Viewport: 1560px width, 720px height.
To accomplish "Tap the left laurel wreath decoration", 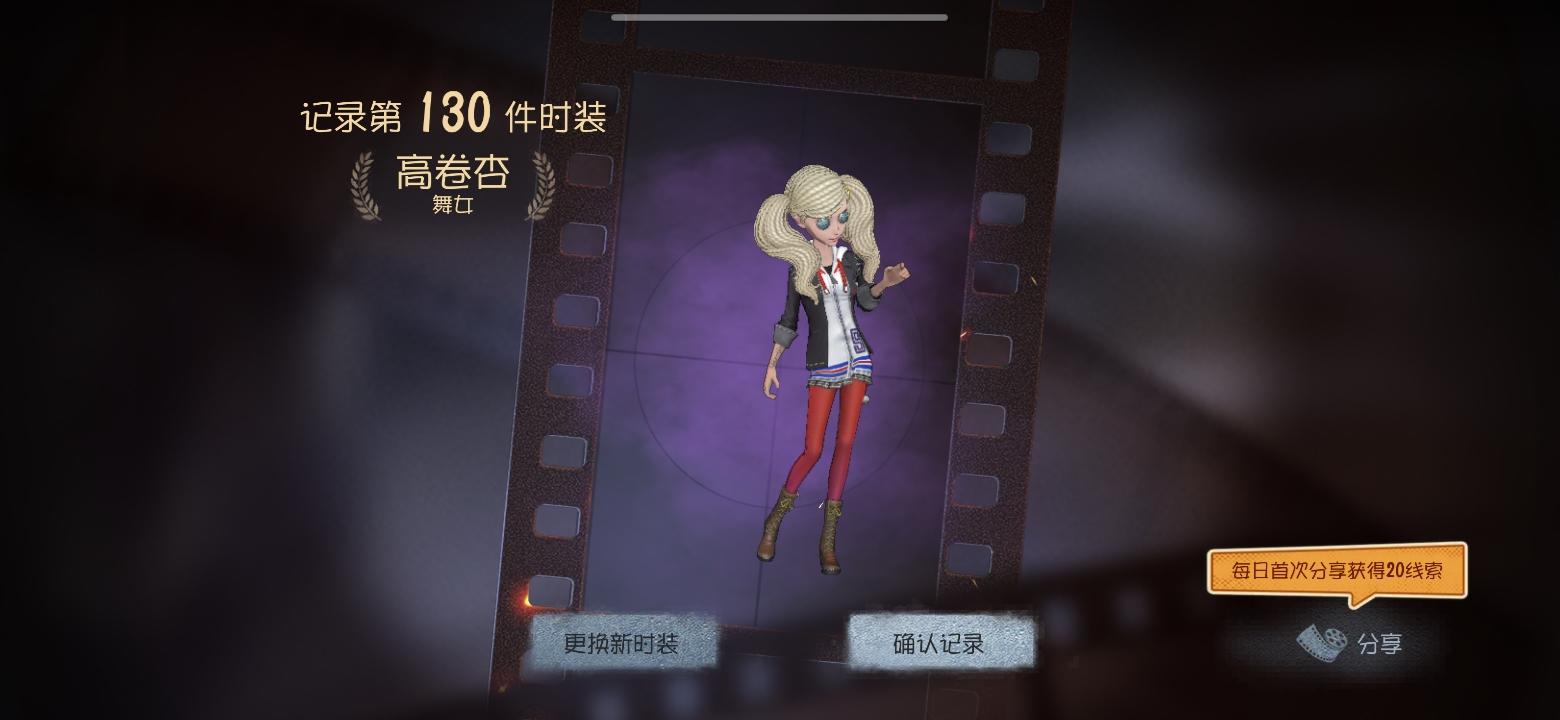I will click(366, 185).
